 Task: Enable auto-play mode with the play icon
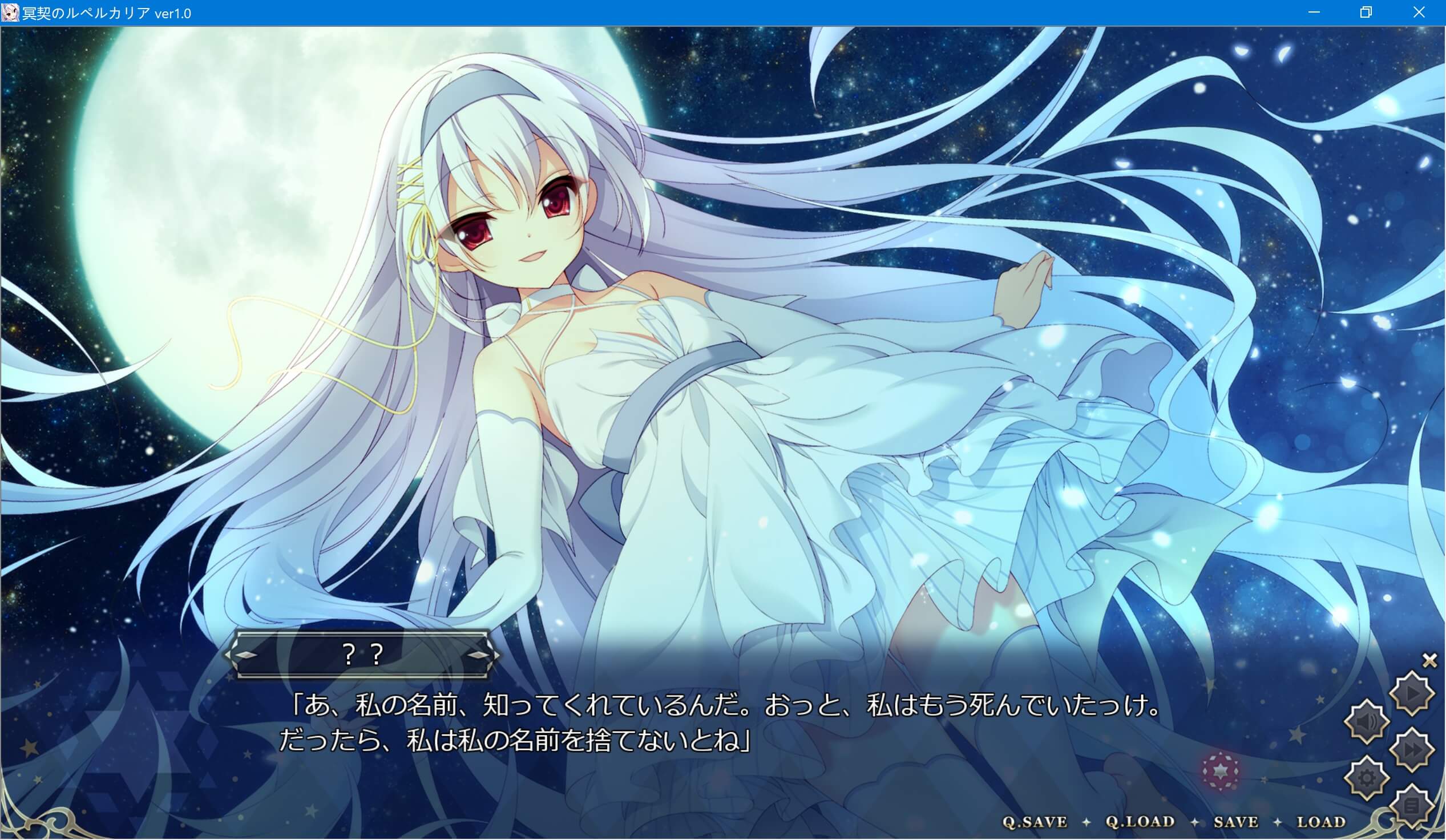tap(1412, 693)
